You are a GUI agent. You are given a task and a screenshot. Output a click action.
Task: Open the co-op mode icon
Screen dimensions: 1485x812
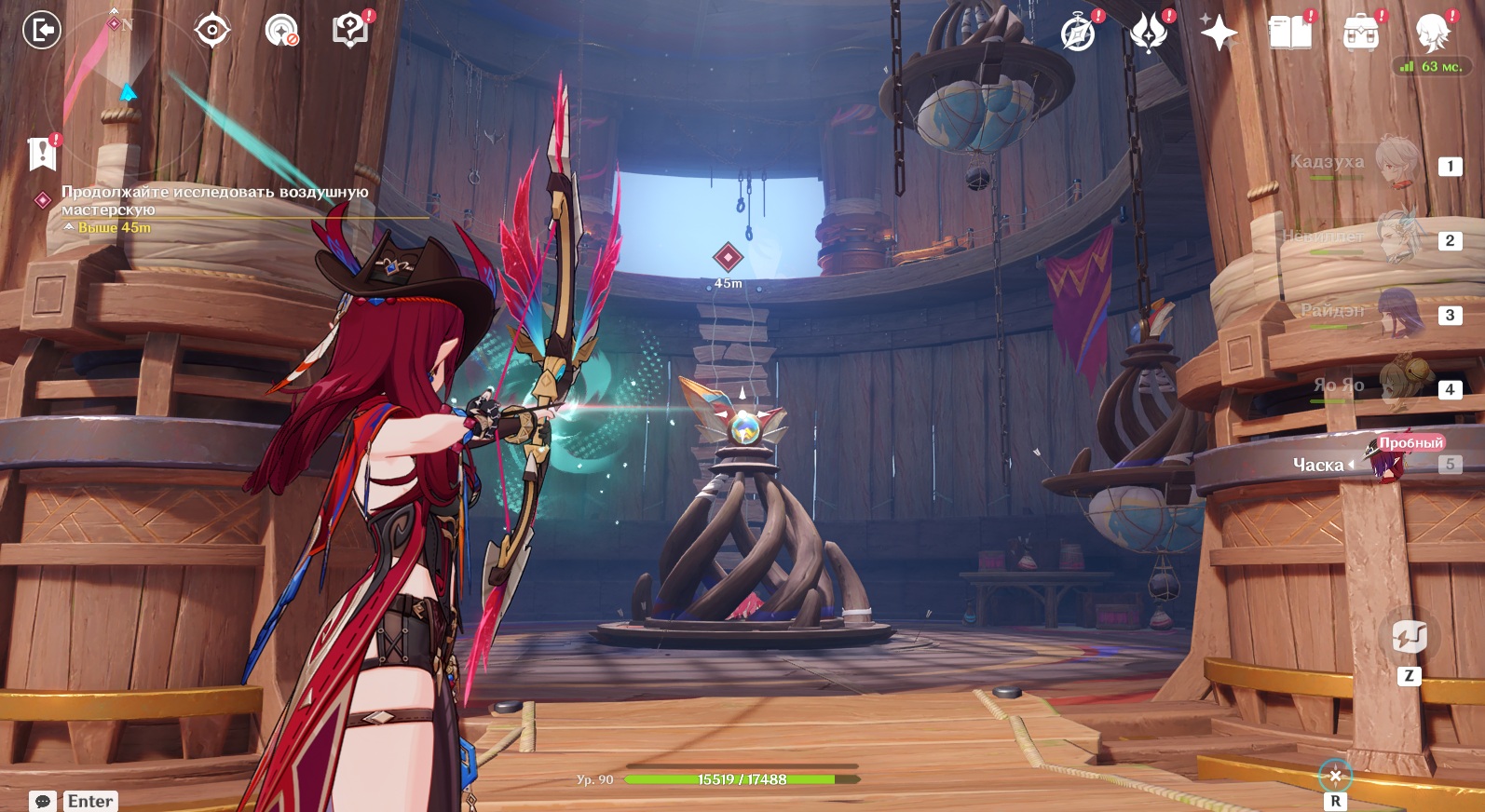[280, 31]
